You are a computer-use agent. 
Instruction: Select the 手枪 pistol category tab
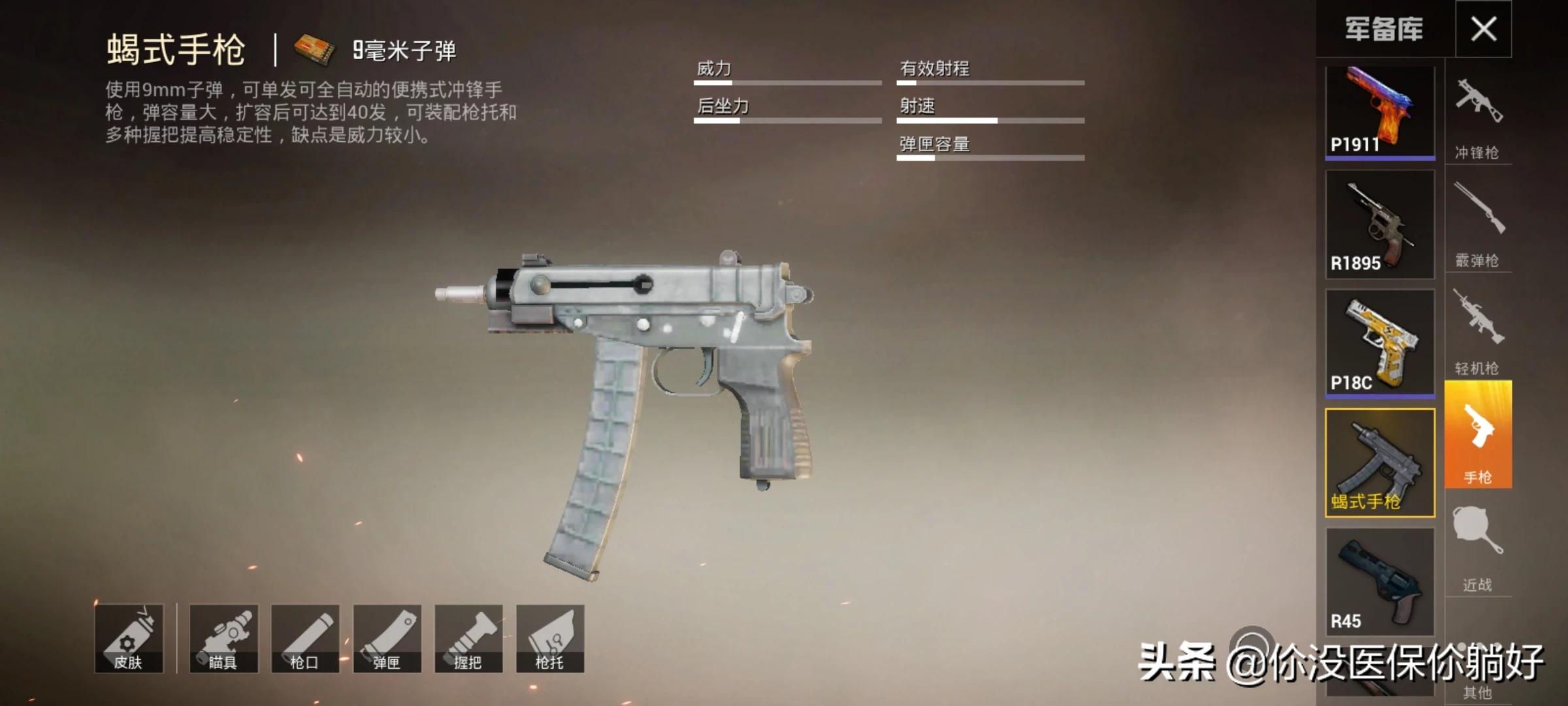pos(1478,435)
